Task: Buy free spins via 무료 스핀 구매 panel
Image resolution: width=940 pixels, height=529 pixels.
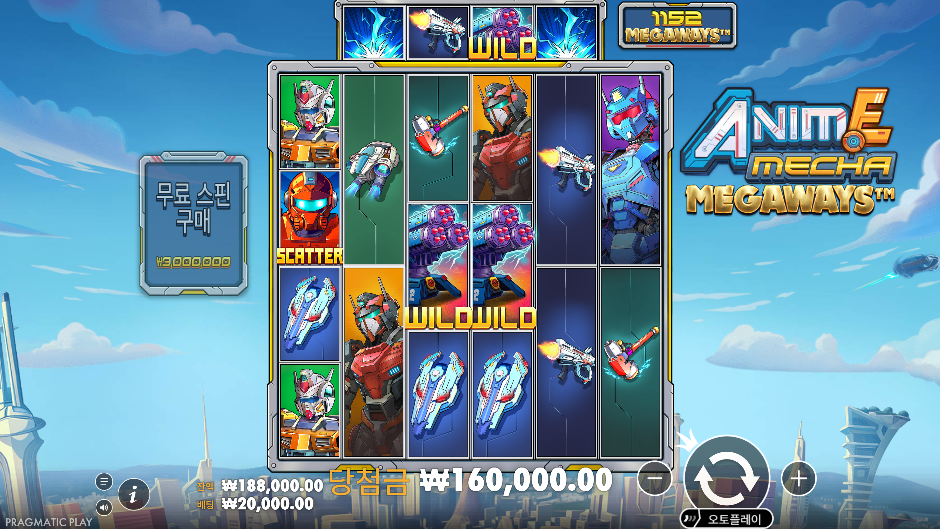Action: (193, 224)
